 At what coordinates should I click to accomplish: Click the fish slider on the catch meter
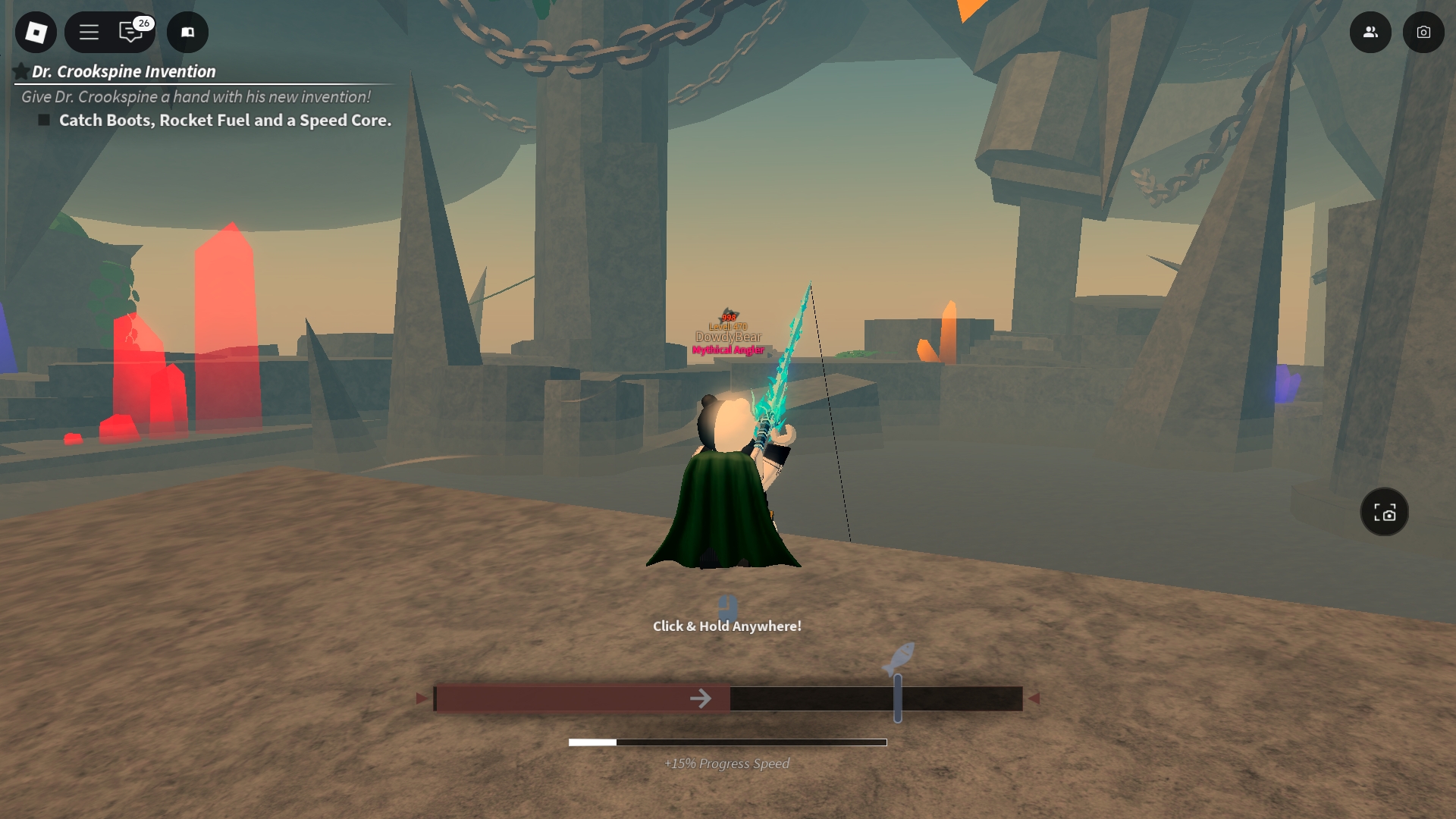tap(899, 698)
